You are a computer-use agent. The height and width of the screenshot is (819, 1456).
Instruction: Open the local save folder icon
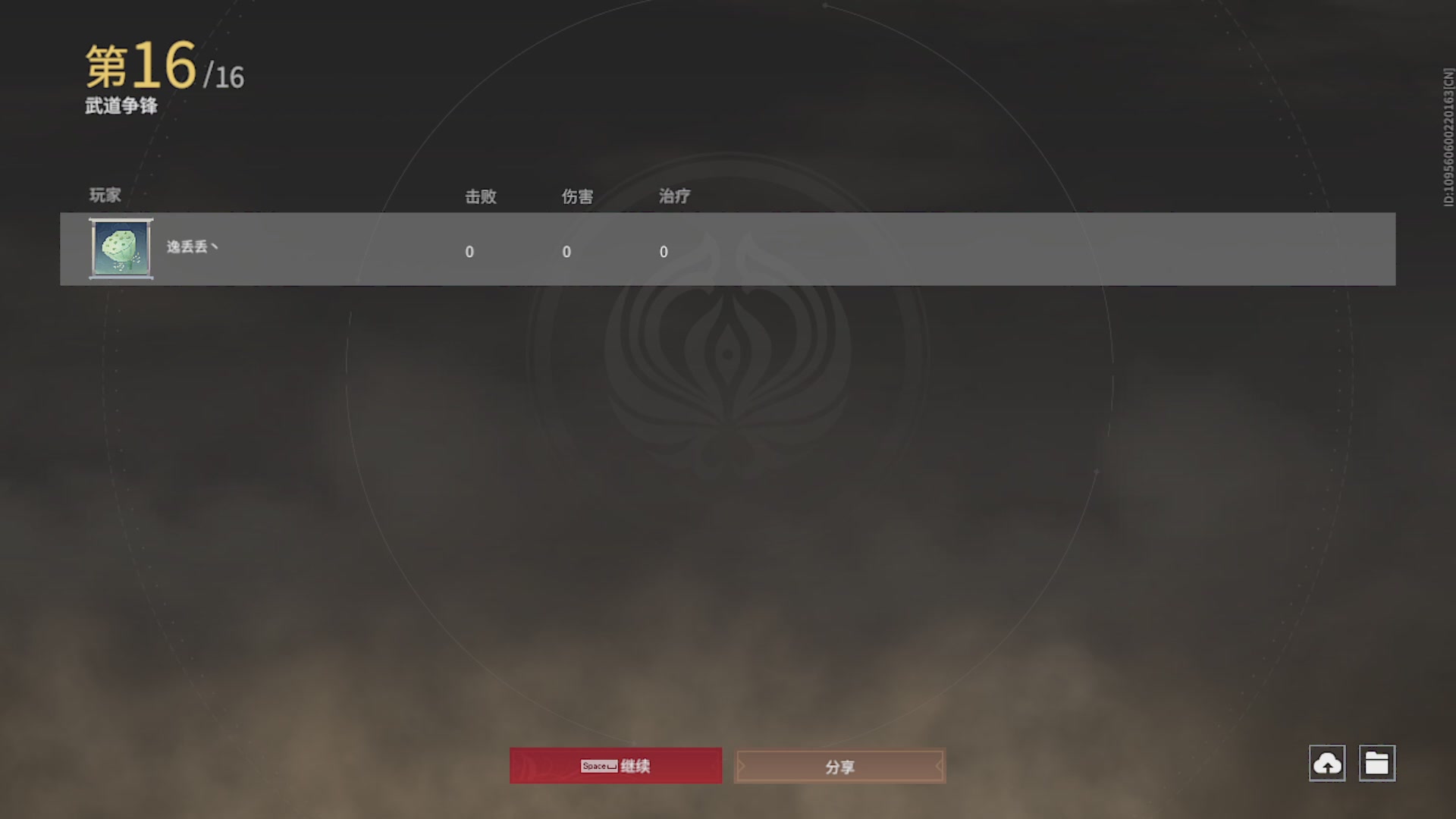1379,764
